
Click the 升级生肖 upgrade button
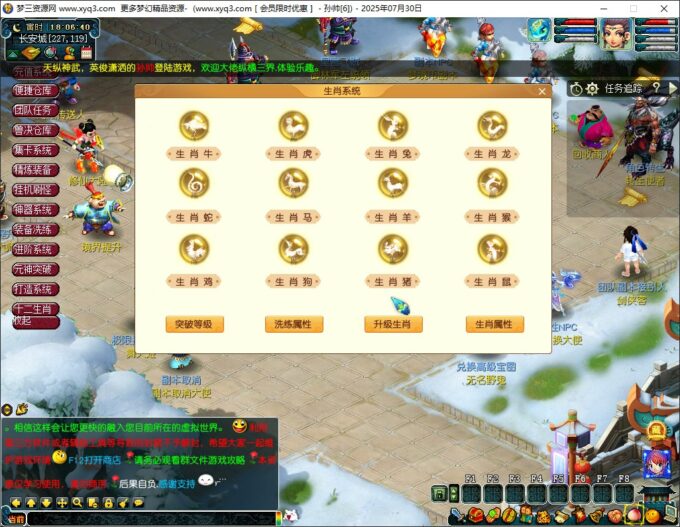[393, 324]
